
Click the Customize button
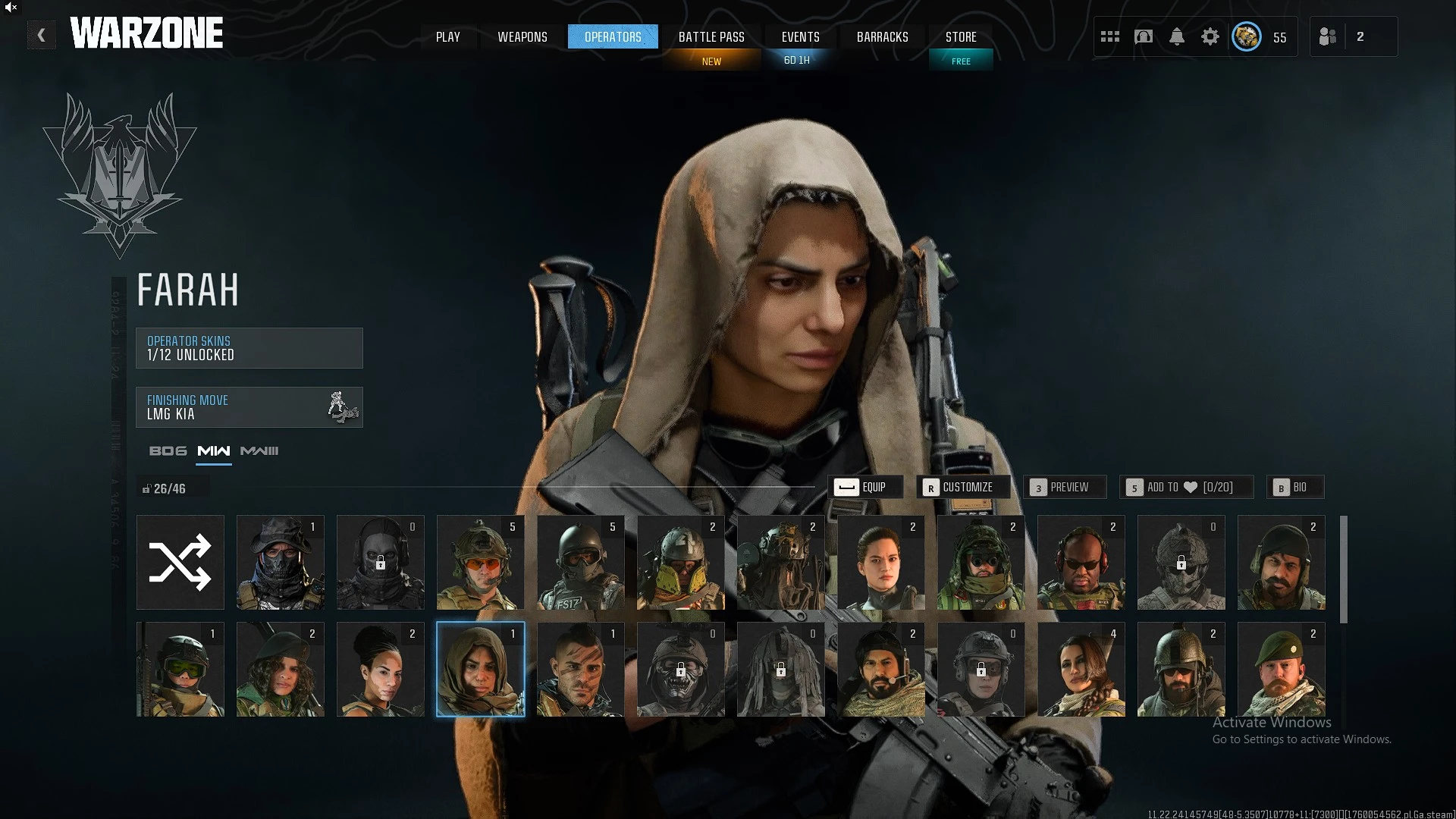pos(962,487)
